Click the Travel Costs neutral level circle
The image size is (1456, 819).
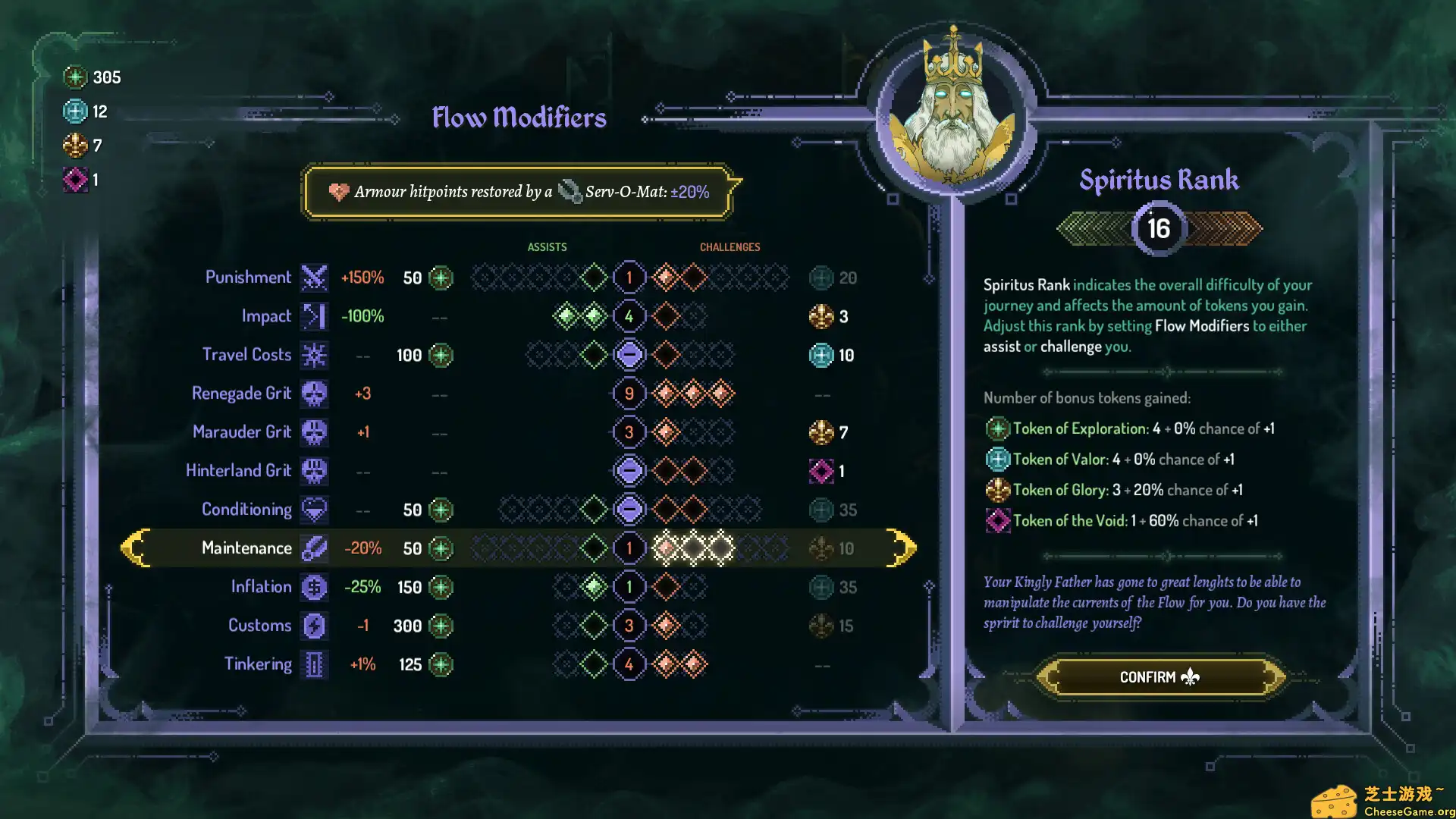pyautogui.click(x=629, y=355)
